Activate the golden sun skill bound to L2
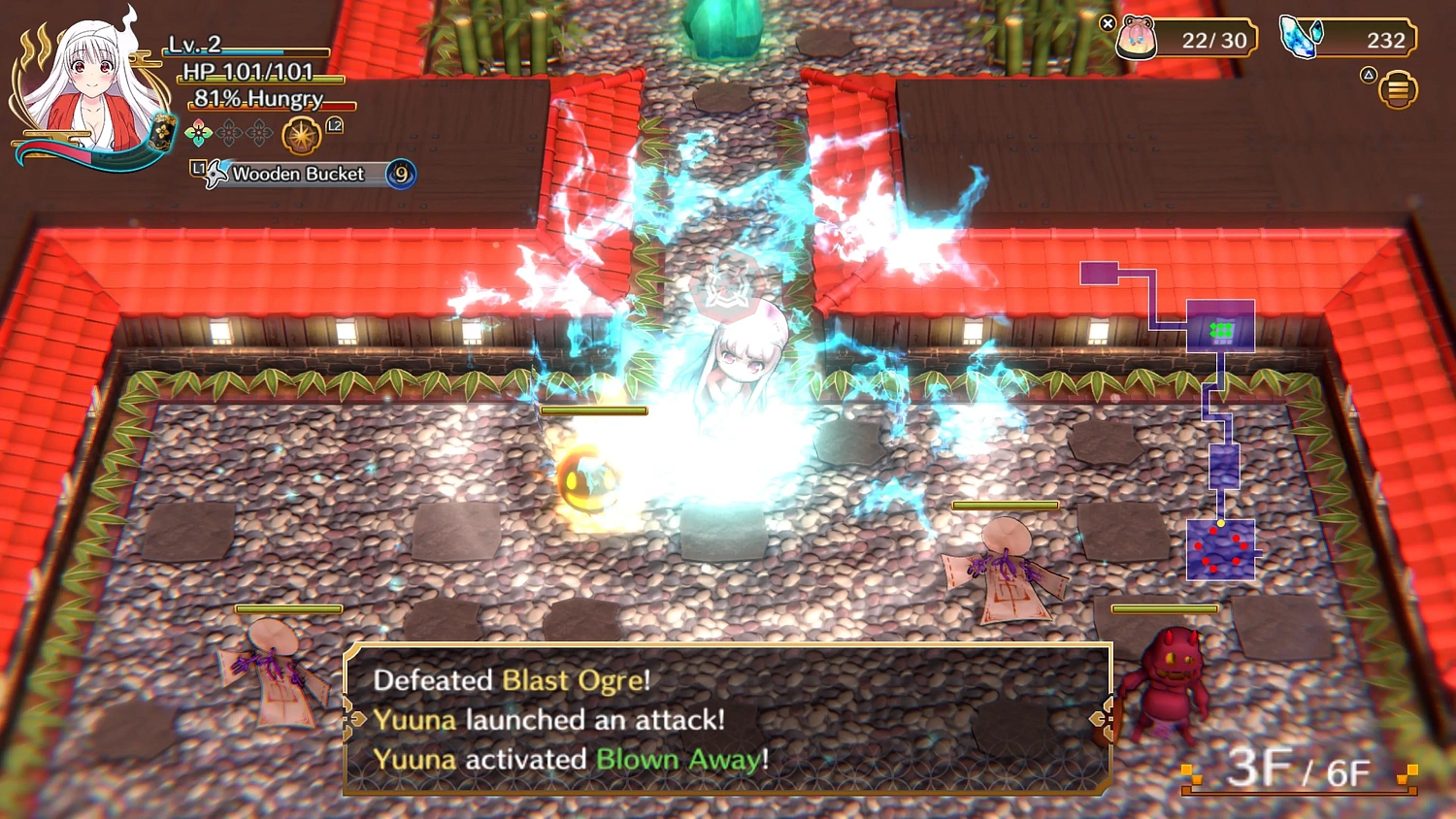Screen dimensions: 1456x819 (x=302, y=135)
